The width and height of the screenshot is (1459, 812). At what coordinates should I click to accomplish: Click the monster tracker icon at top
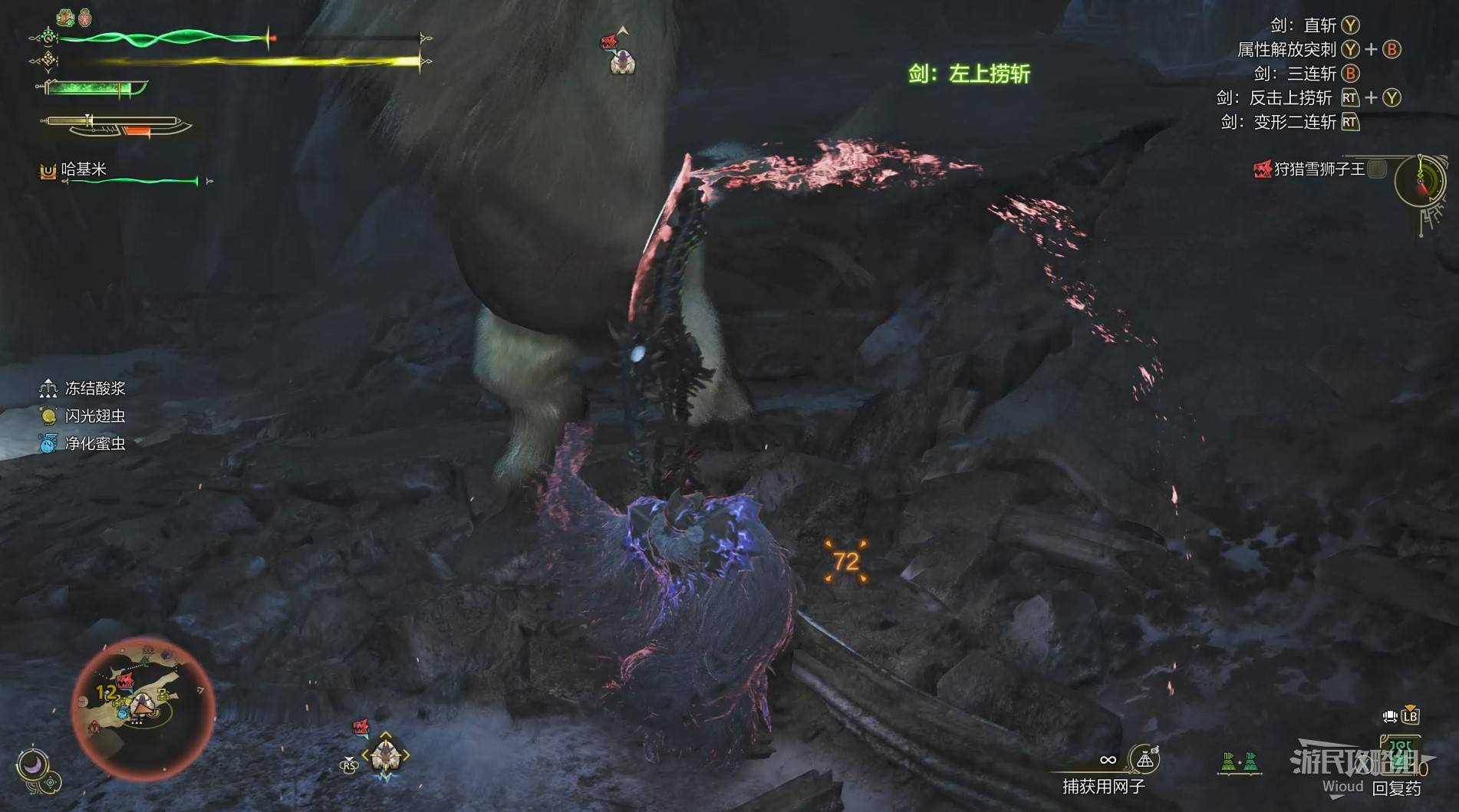click(x=620, y=54)
